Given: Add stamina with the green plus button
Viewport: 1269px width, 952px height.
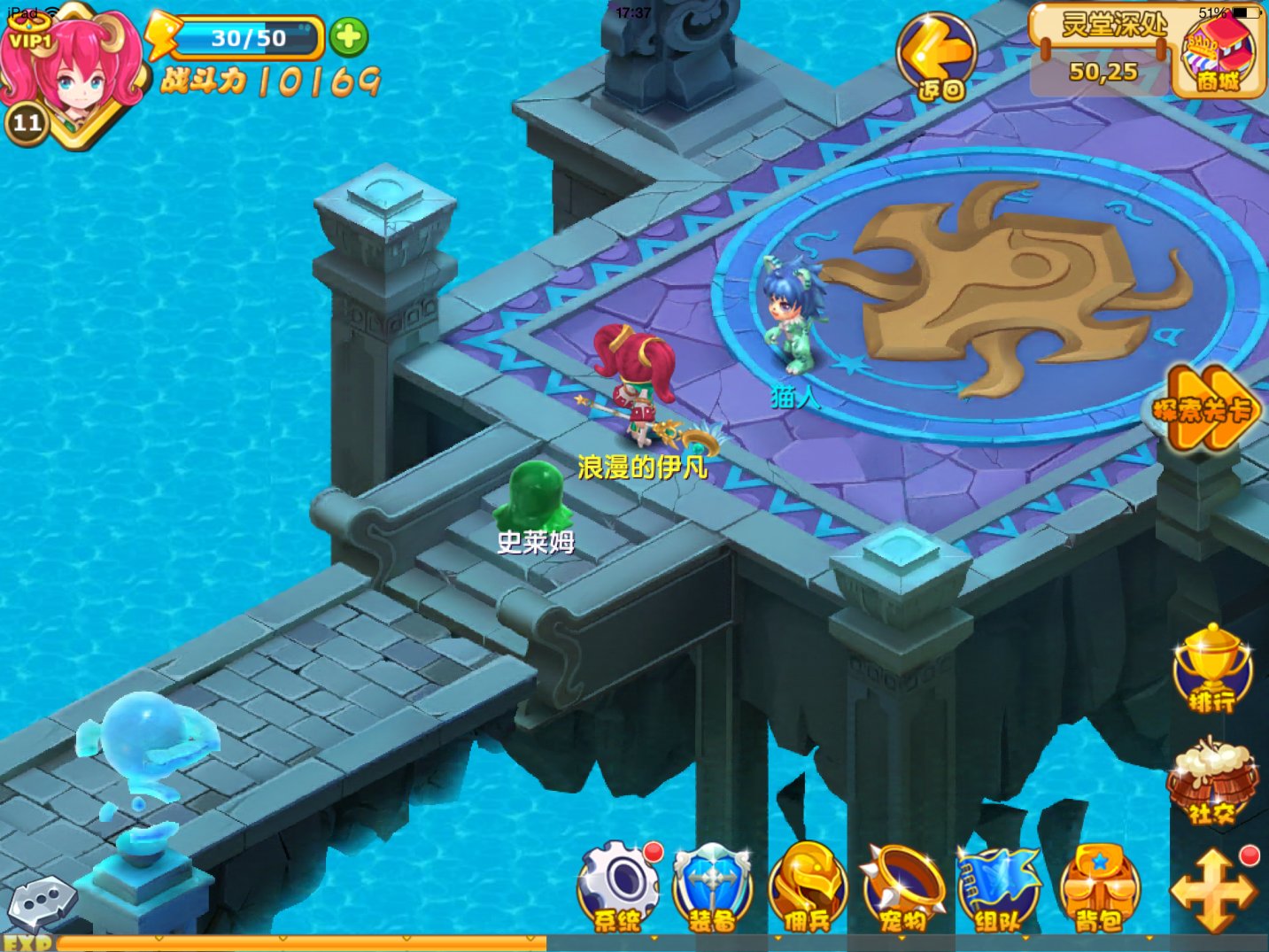Looking at the screenshot, I should (349, 37).
